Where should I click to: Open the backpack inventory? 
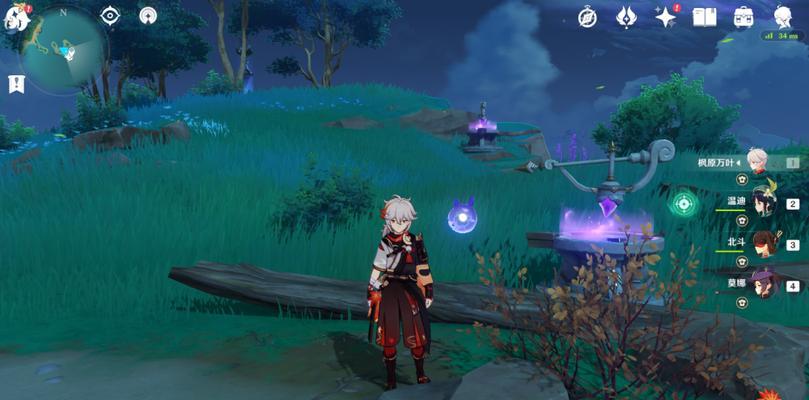(x=744, y=16)
